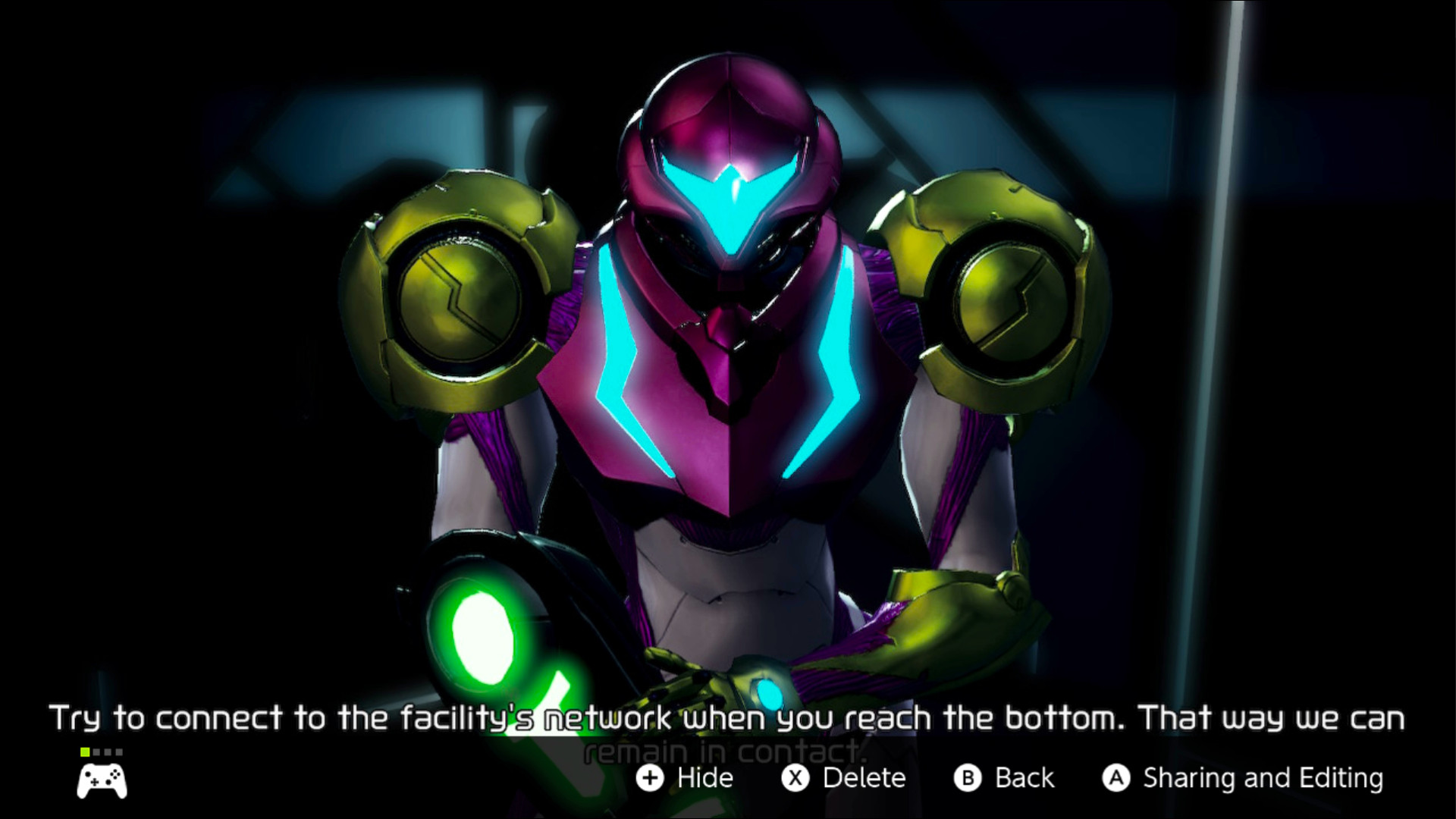Click the circled + Hide icon

[x=651, y=778]
